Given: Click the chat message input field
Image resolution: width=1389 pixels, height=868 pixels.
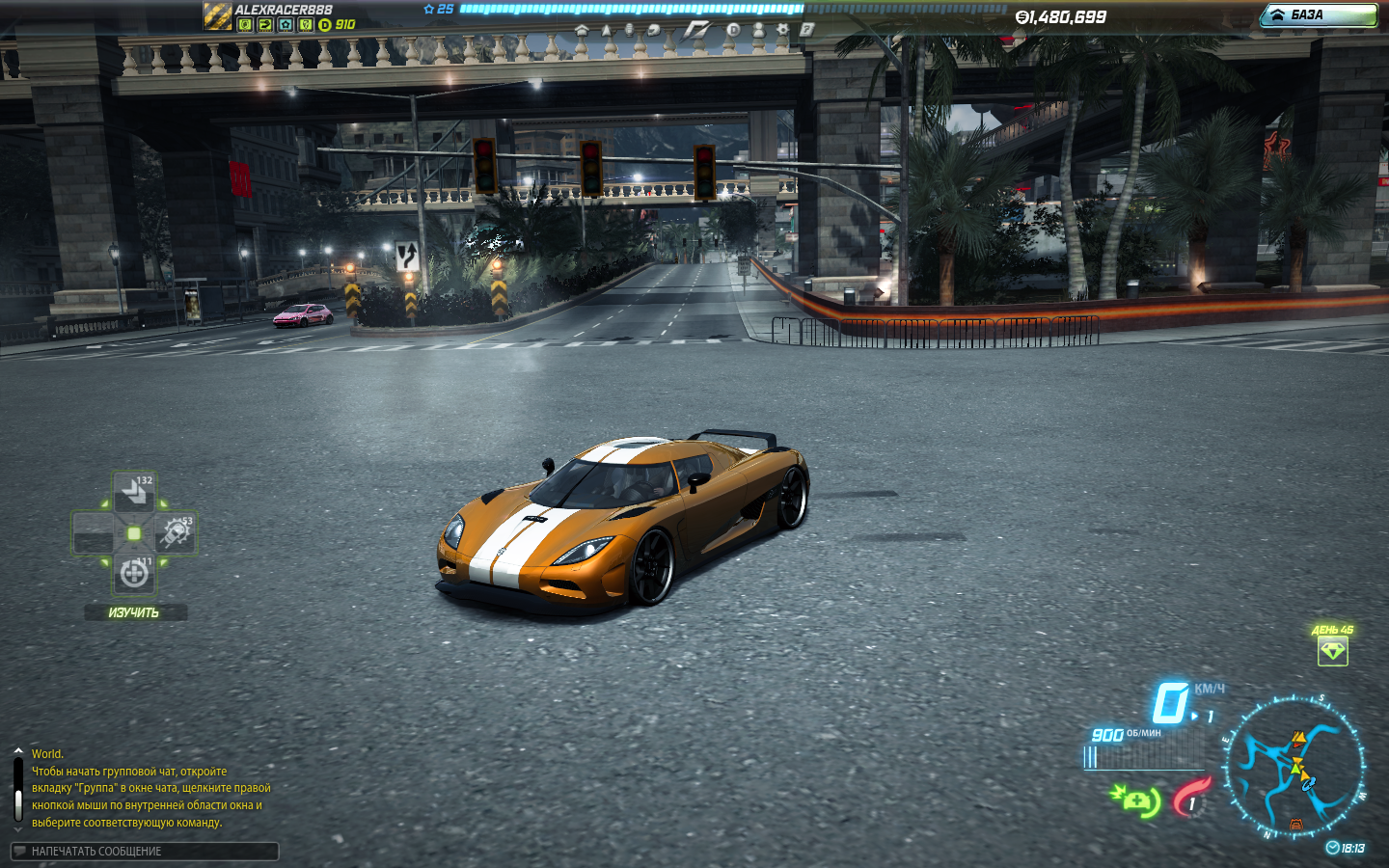Looking at the screenshot, I should (x=145, y=851).
